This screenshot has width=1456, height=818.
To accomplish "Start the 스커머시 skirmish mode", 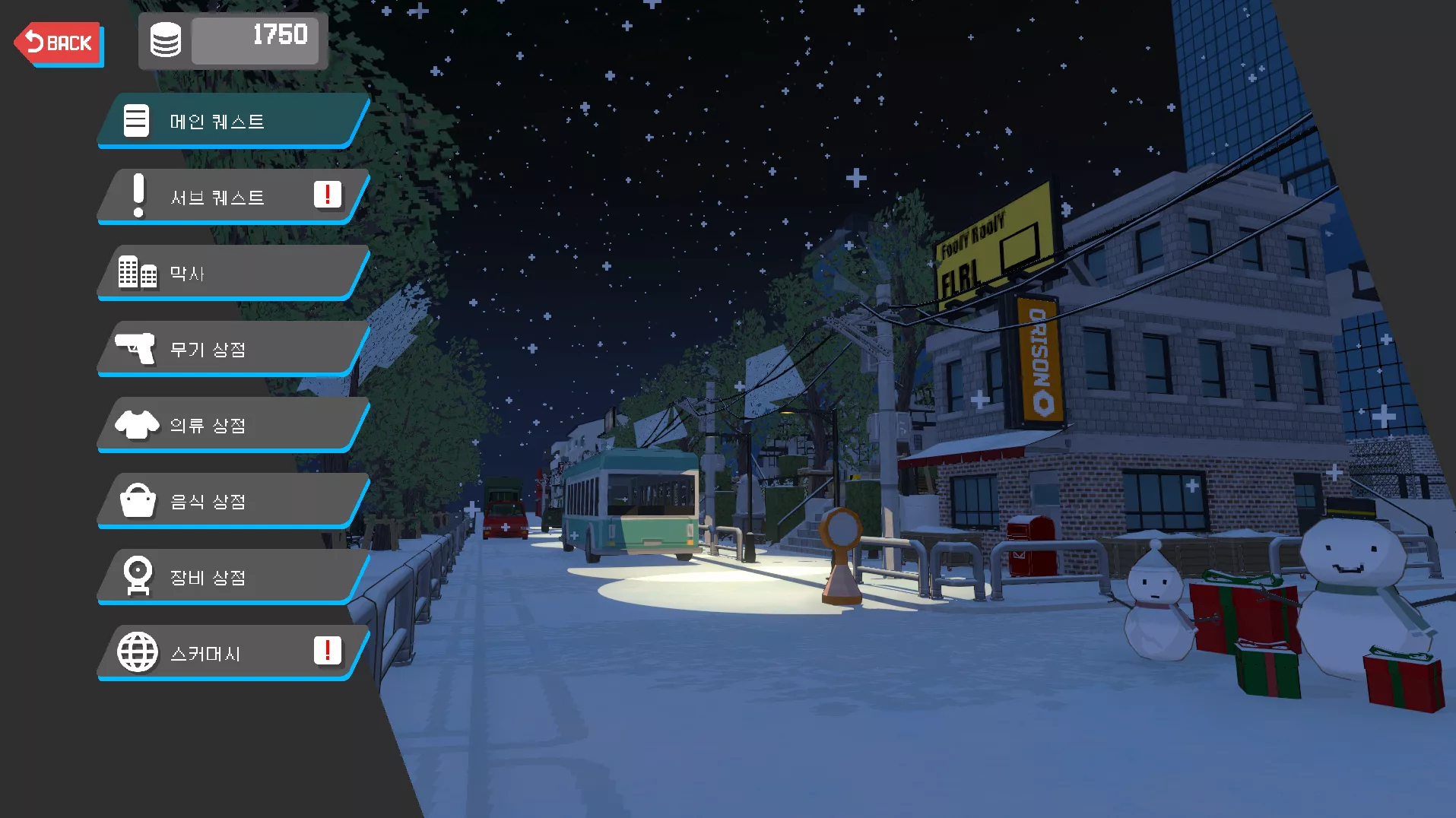I will pyautogui.click(x=232, y=653).
